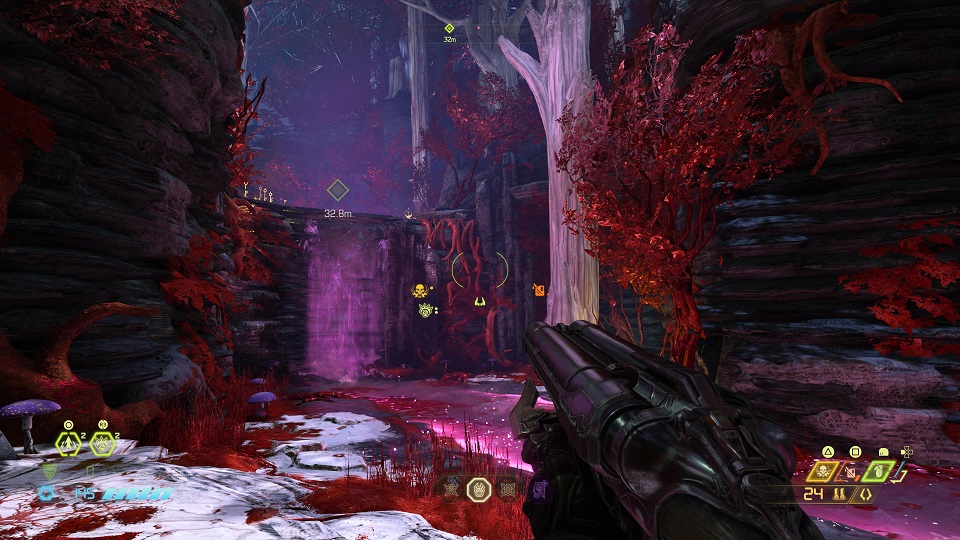960x540 pixels.
Task: Select the purple demon icon near runes
Action: point(539,489)
